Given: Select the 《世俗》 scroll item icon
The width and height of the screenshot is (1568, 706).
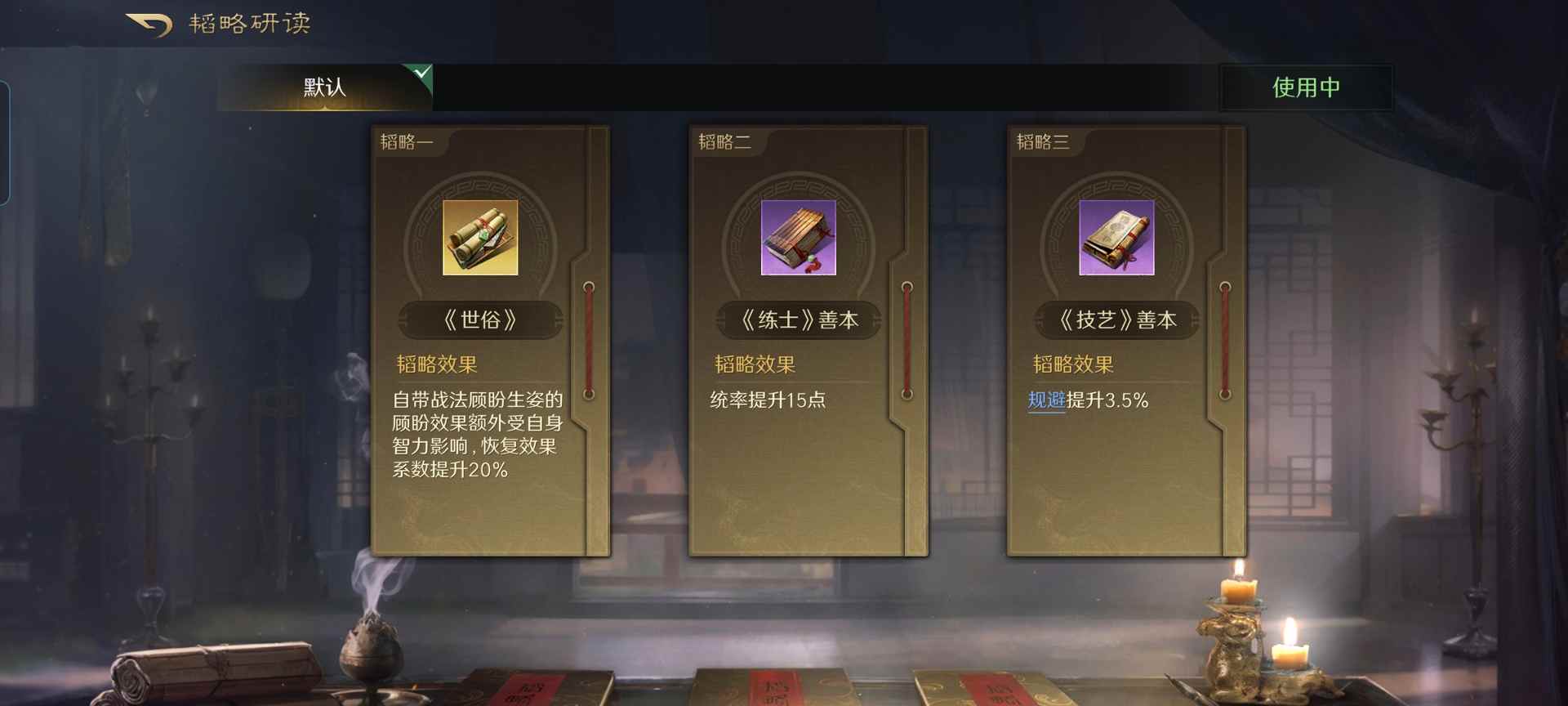Looking at the screenshot, I should [479, 237].
